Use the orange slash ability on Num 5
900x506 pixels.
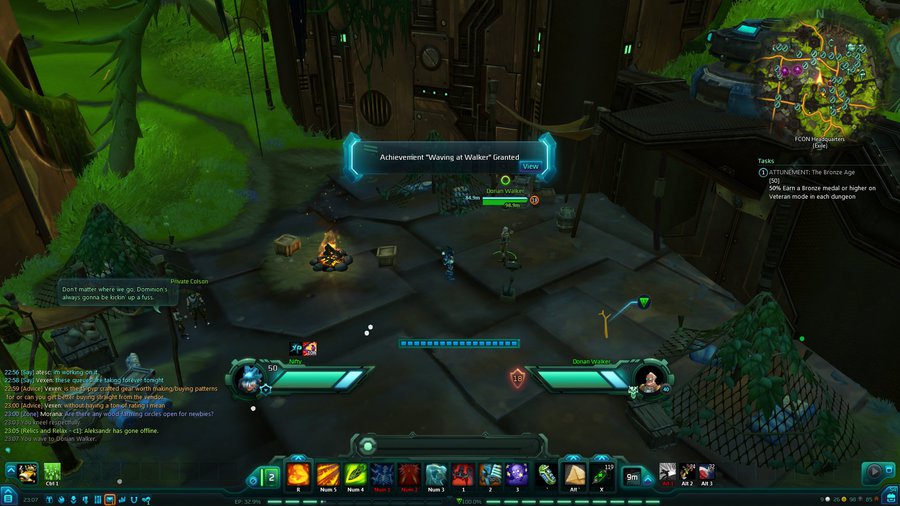(x=328, y=474)
